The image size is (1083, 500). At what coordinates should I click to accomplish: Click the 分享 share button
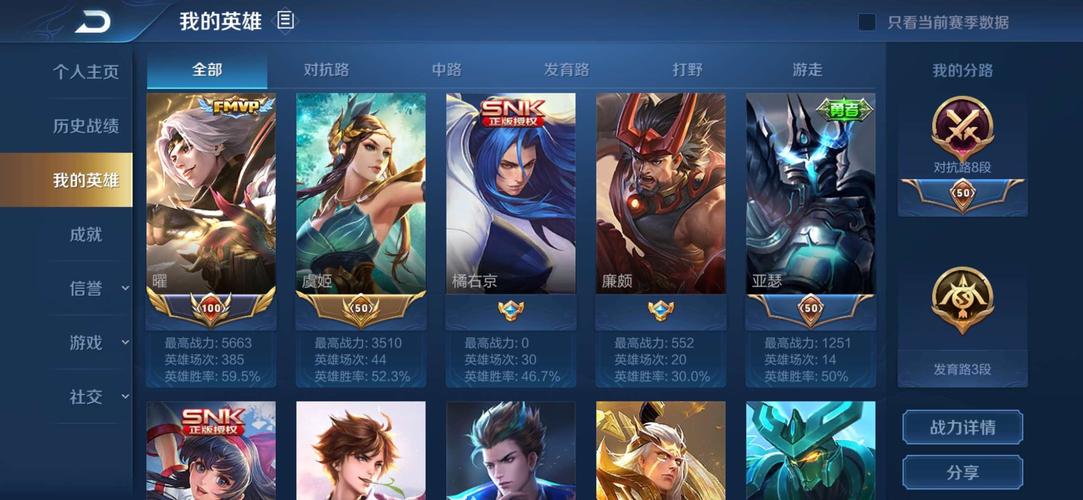[x=962, y=471]
